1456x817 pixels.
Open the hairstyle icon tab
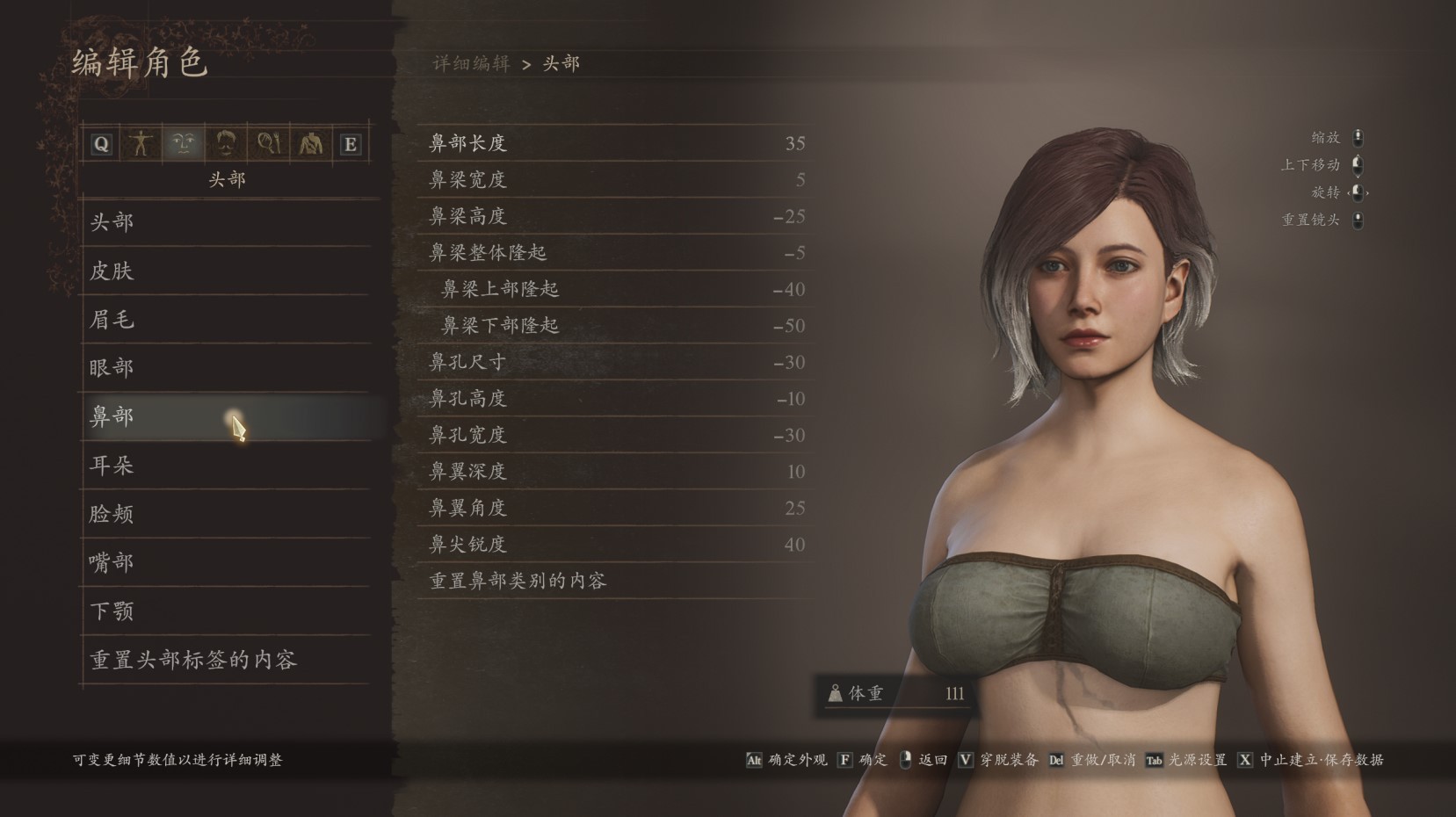[226, 143]
